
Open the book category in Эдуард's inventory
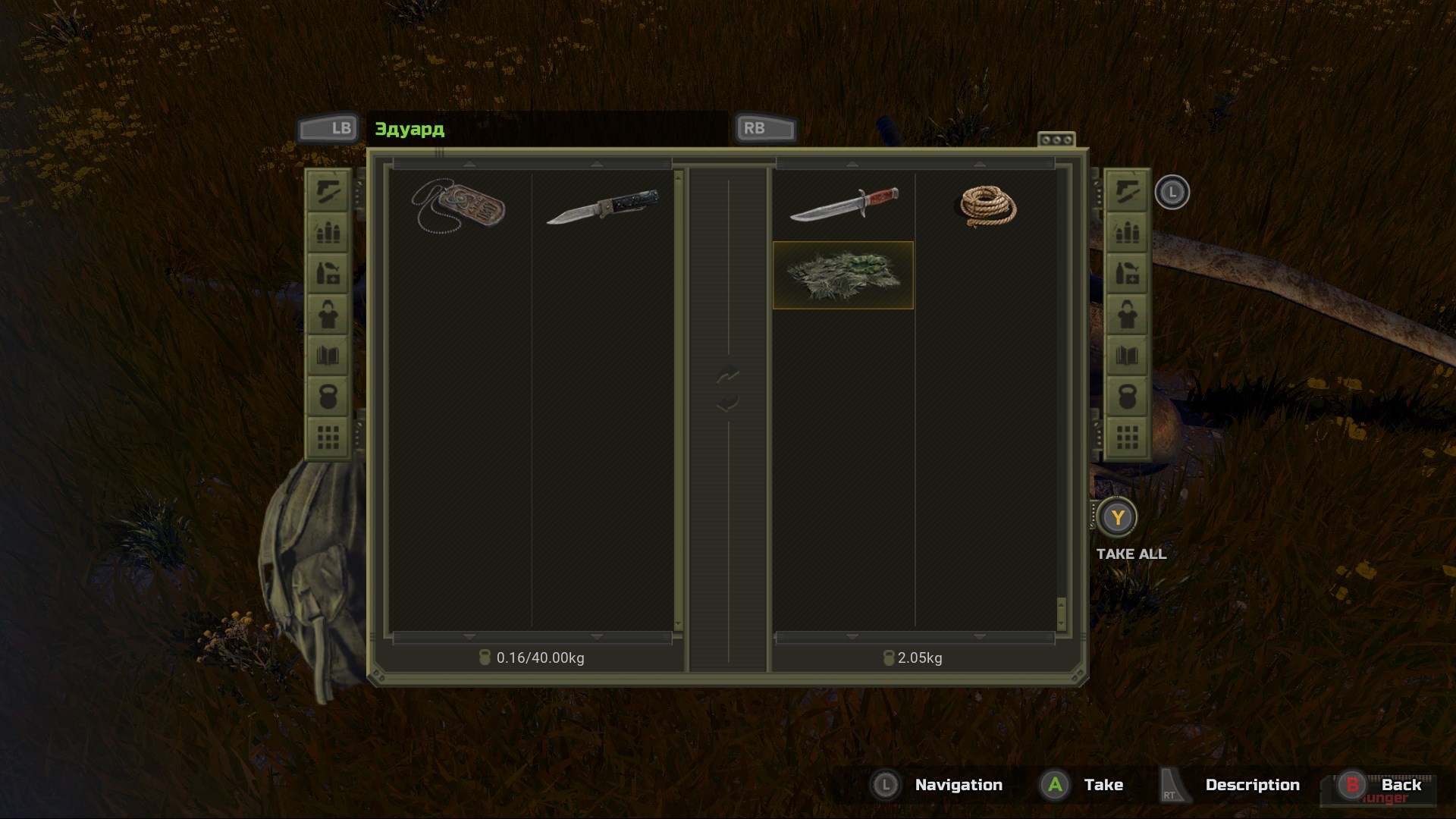tap(328, 356)
